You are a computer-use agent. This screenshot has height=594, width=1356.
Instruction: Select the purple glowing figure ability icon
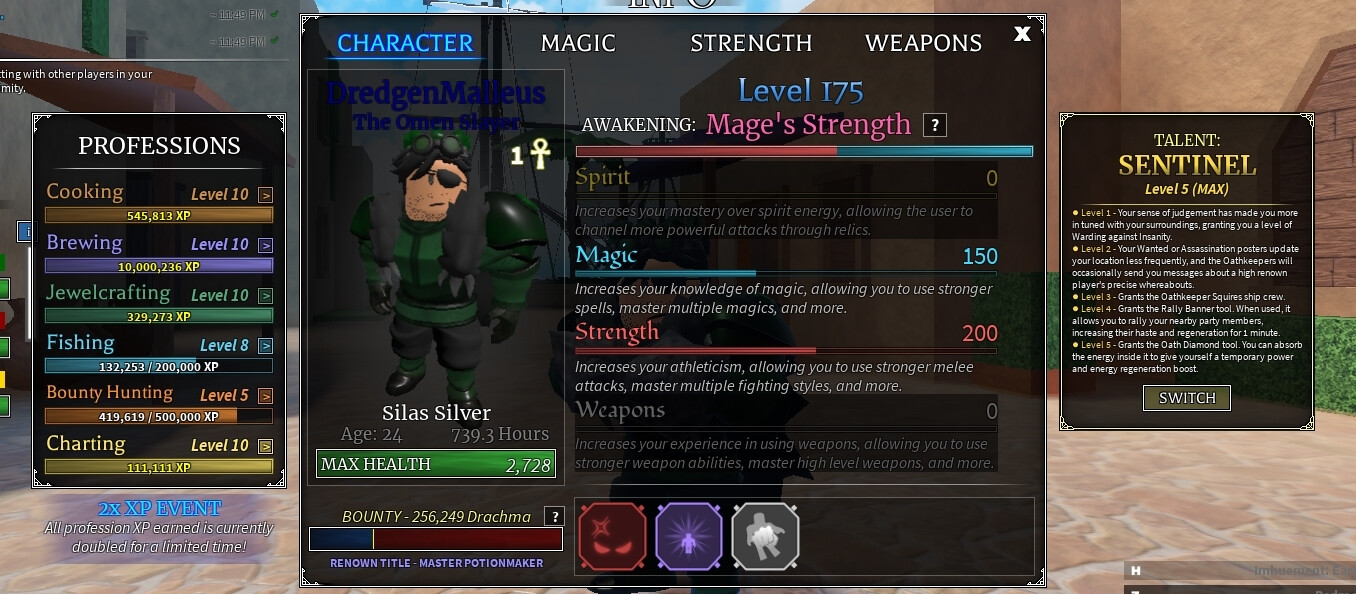click(x=688, y=537)
